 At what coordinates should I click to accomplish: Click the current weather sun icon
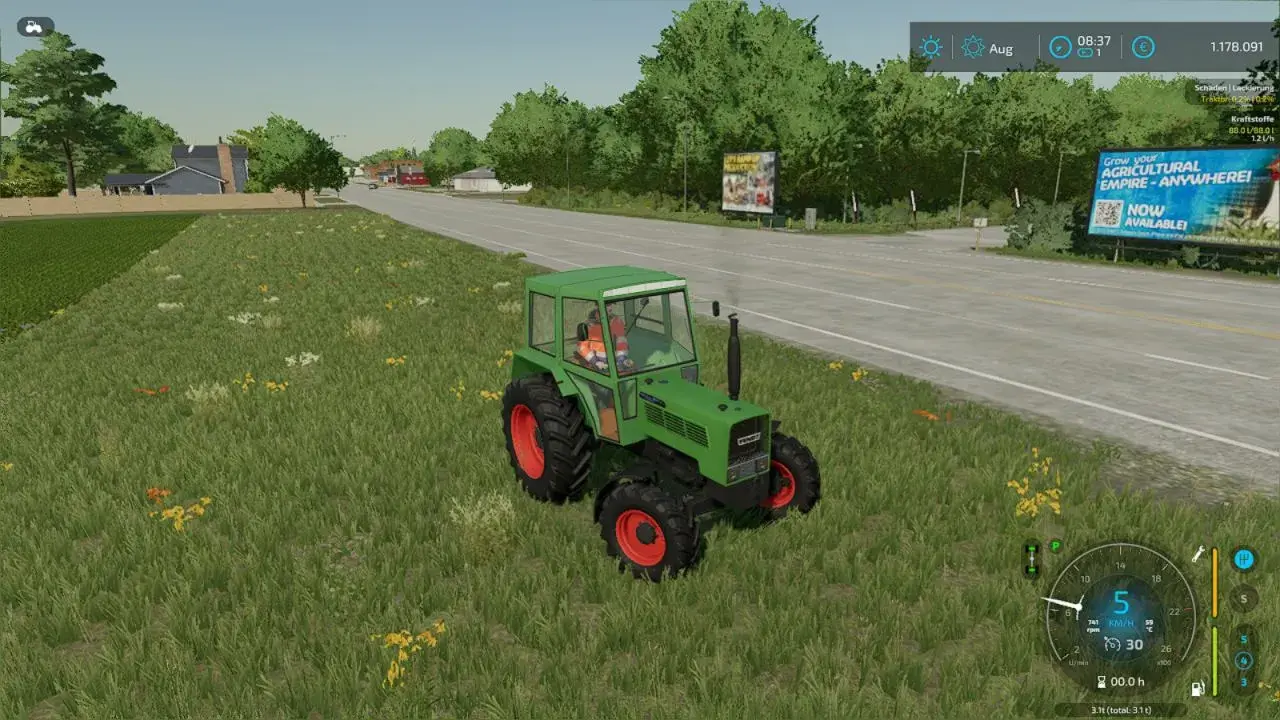click(930, 47)
